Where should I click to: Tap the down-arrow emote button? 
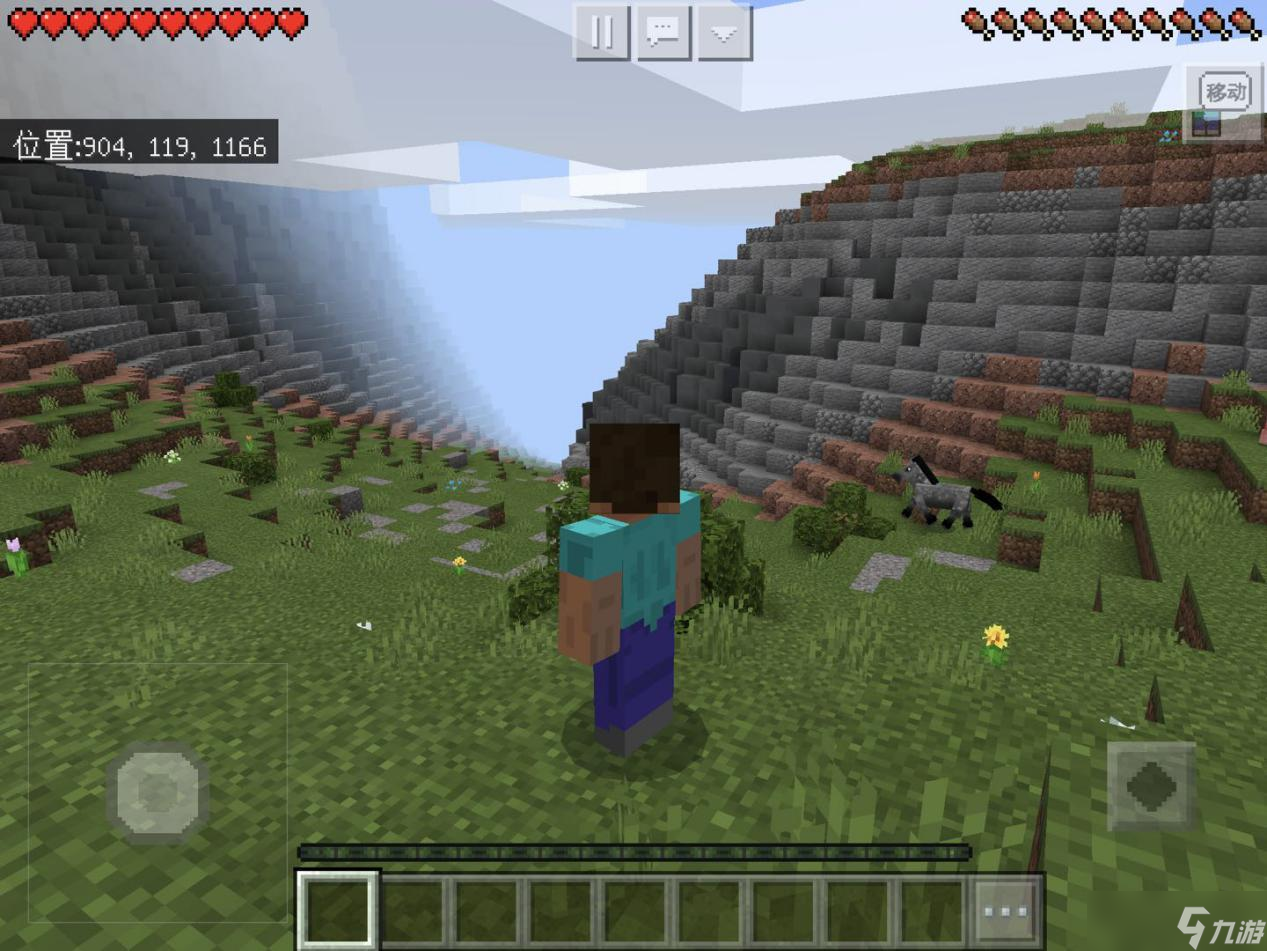[x=724, y=33]
